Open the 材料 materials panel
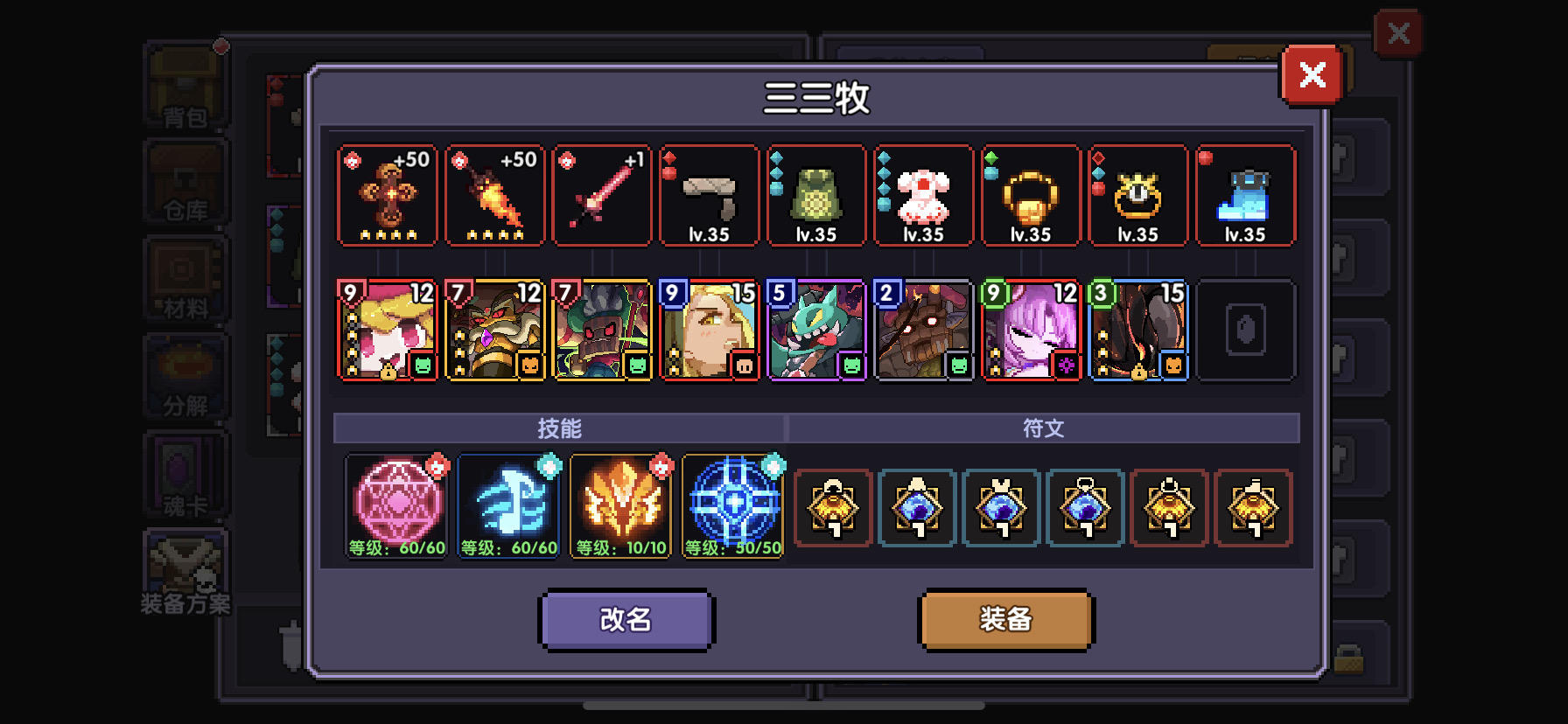This screenshot has width=1568, height=724. [x=185, y=280]
